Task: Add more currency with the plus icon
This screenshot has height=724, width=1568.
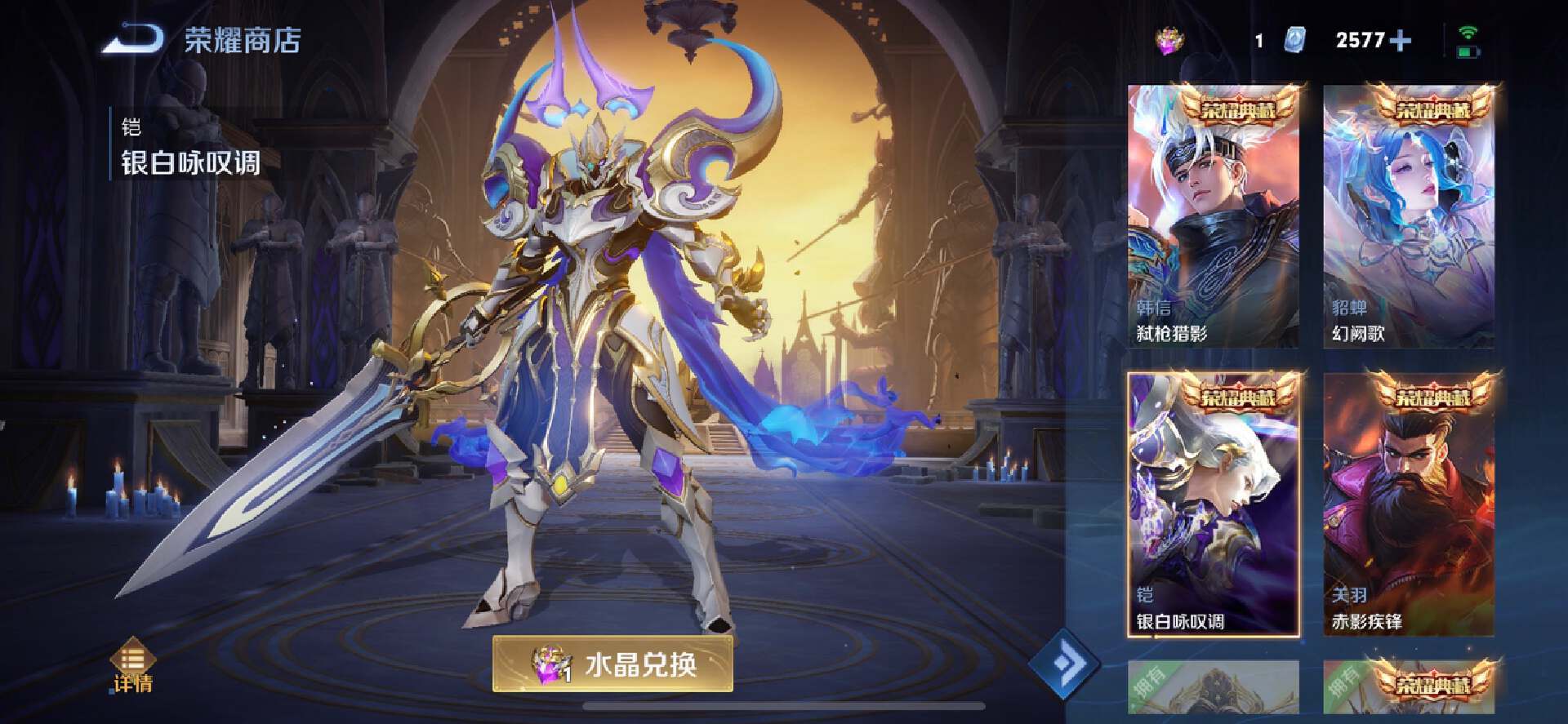Action: tap(1400, 40)
